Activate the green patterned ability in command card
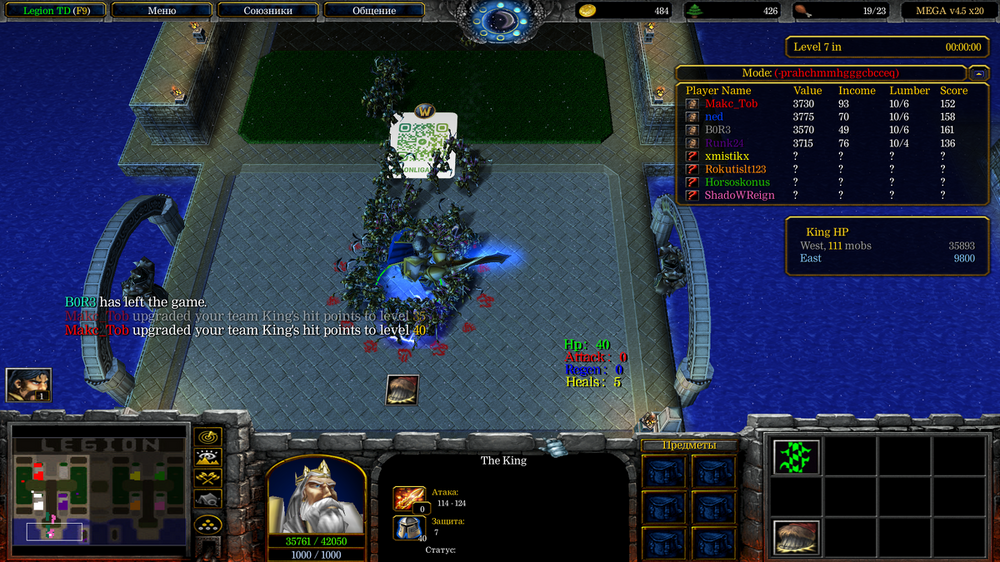This screenshot has width=1000, height=562. click(x=796, y=457)
